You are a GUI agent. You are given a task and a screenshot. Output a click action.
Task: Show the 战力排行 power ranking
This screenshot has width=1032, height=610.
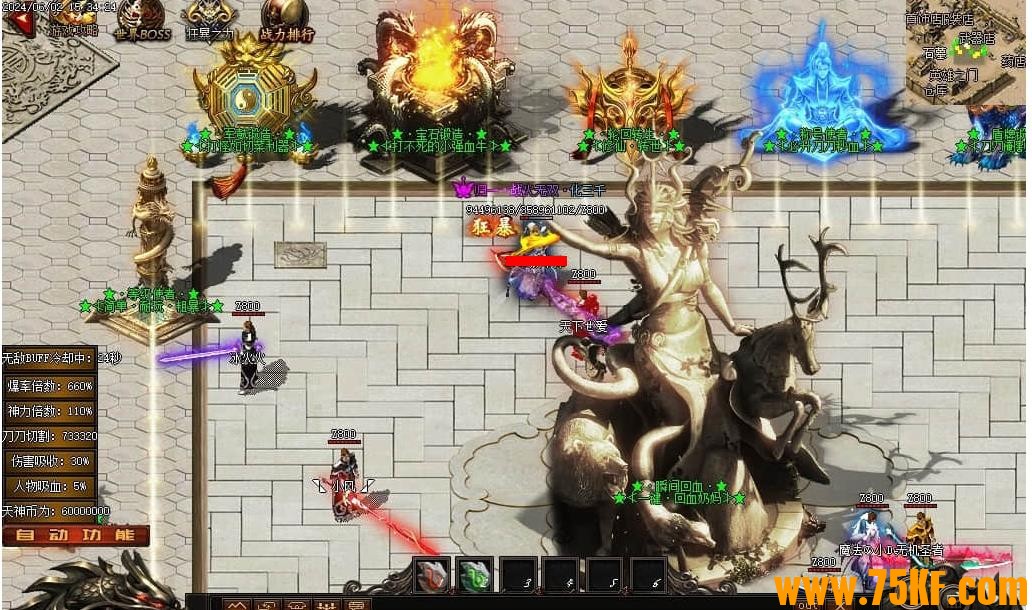pyautogui.click(x=287, y=20)
